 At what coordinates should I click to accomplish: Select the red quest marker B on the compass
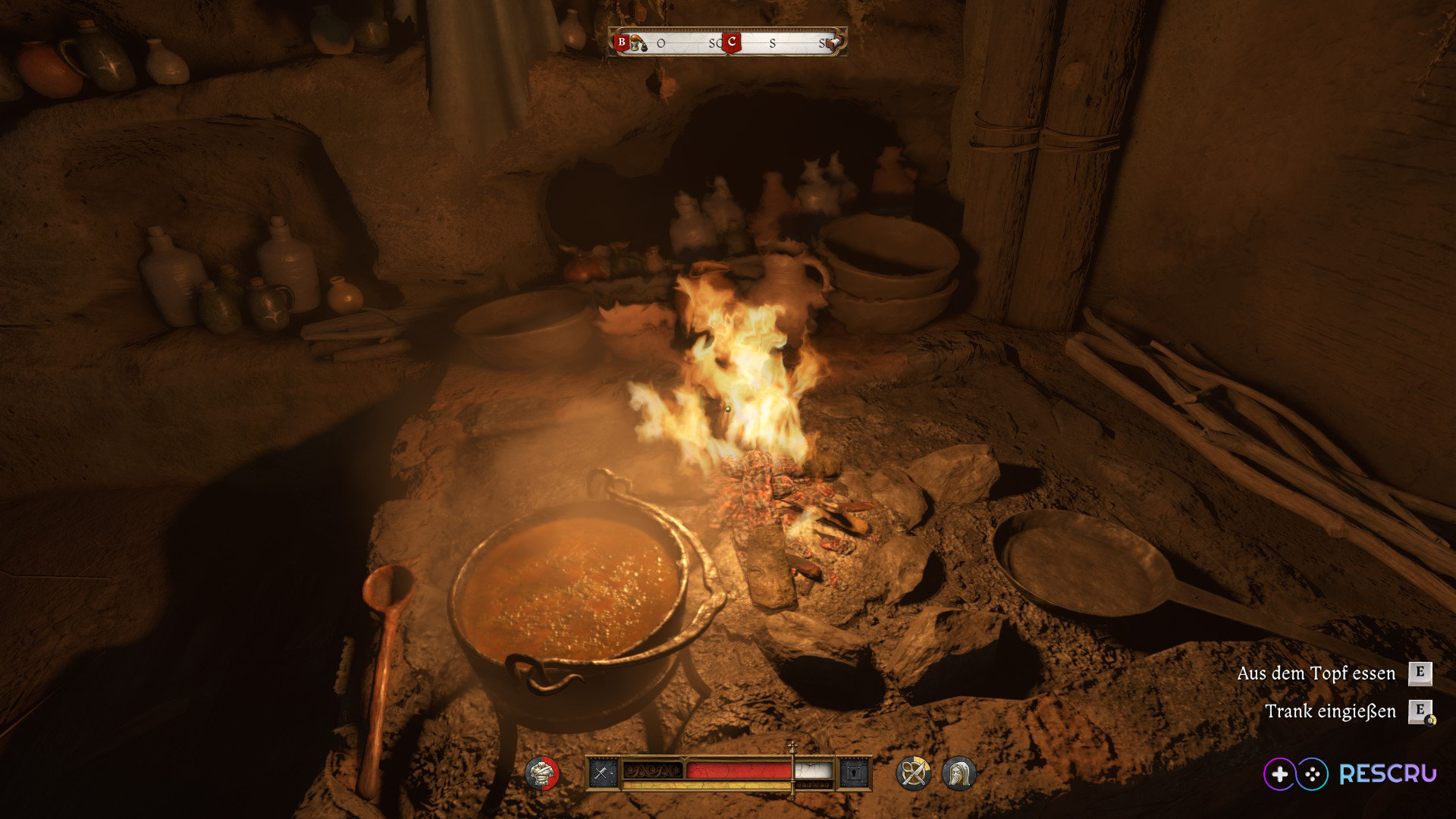point(622,42)
